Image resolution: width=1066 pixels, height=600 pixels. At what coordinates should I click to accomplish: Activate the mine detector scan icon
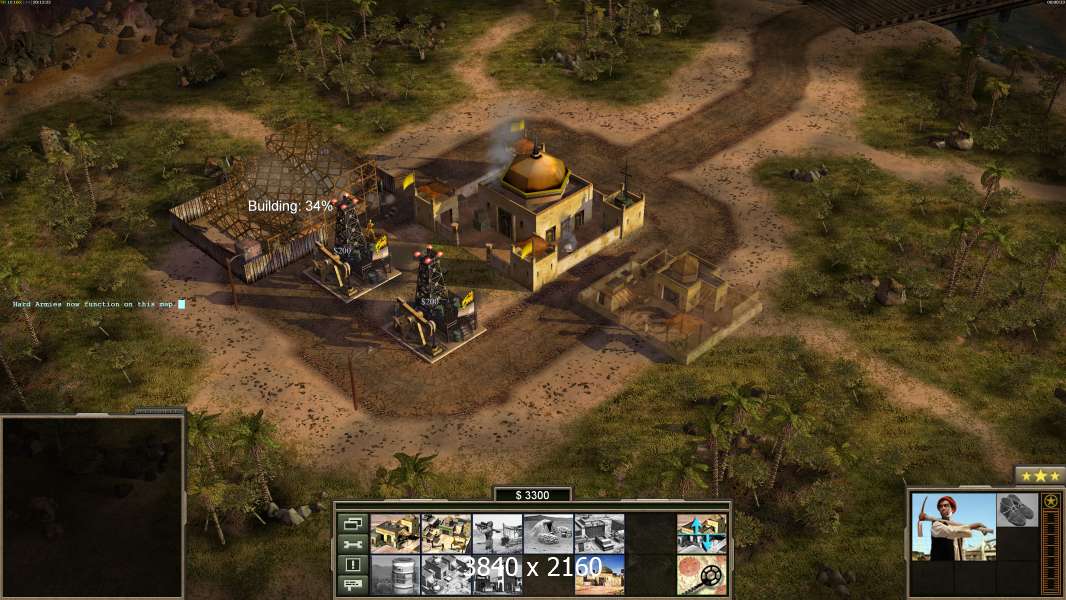[x=701, y=575]
